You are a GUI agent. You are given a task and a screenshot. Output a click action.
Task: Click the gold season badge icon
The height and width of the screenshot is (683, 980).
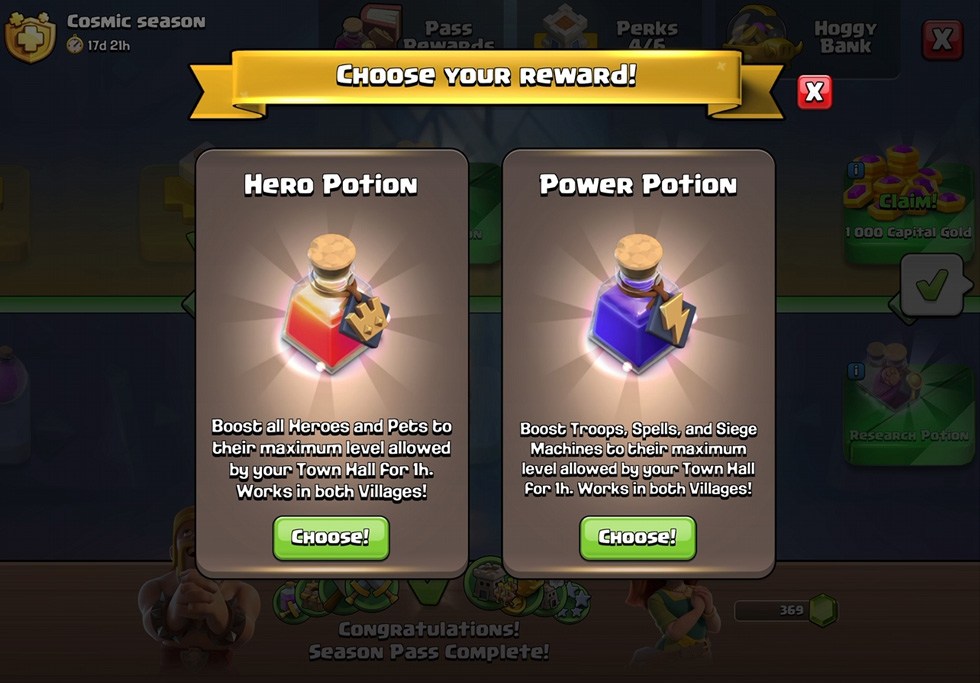[30, 36]
